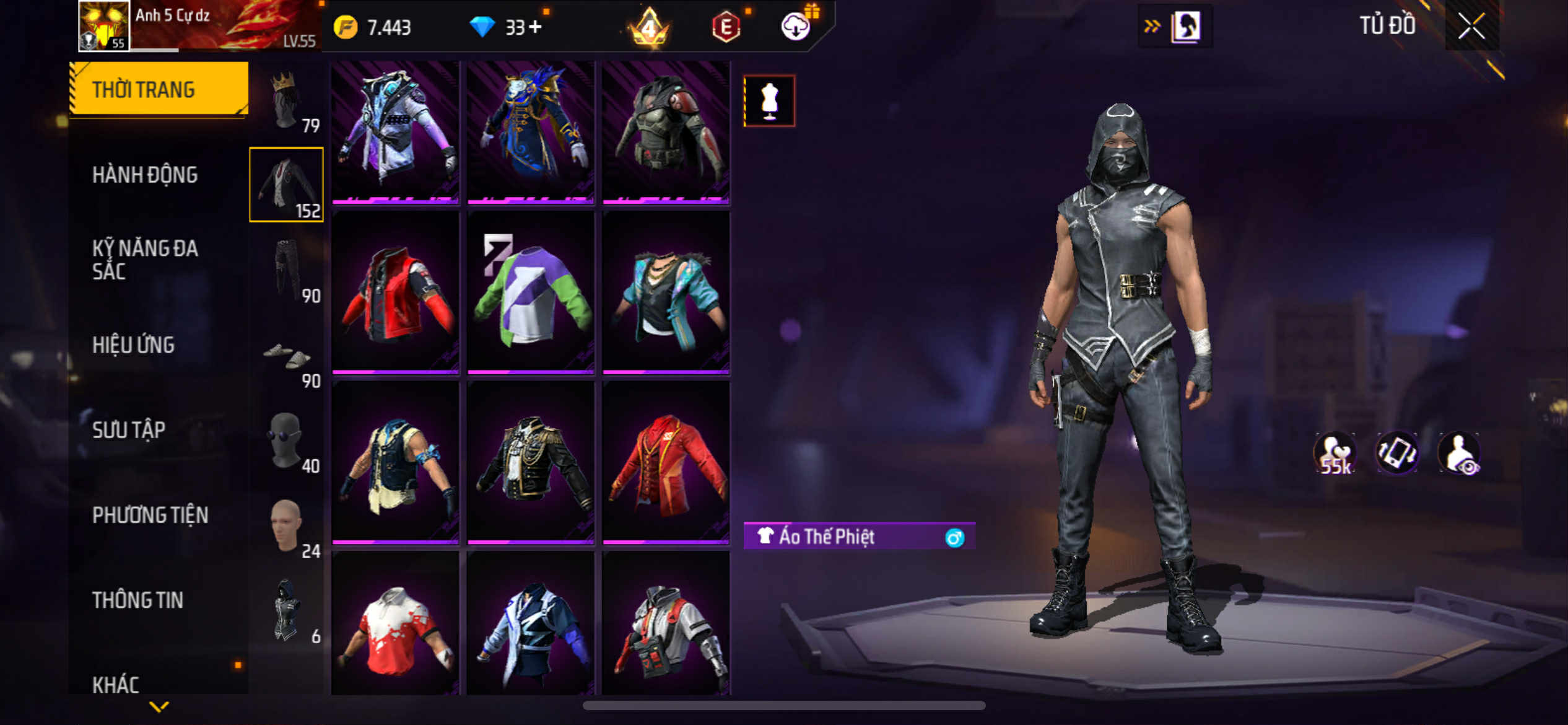Screen dimensions: 1568x725
Task: Select the green and purple long-sleeve shirt
Action: point(531,293)
